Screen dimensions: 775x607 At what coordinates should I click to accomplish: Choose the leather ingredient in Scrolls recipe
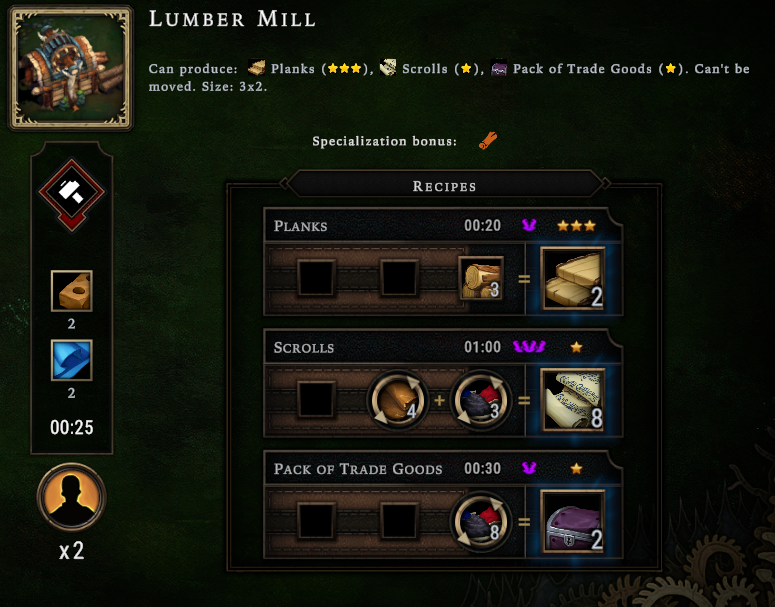(x=398, y=400)
